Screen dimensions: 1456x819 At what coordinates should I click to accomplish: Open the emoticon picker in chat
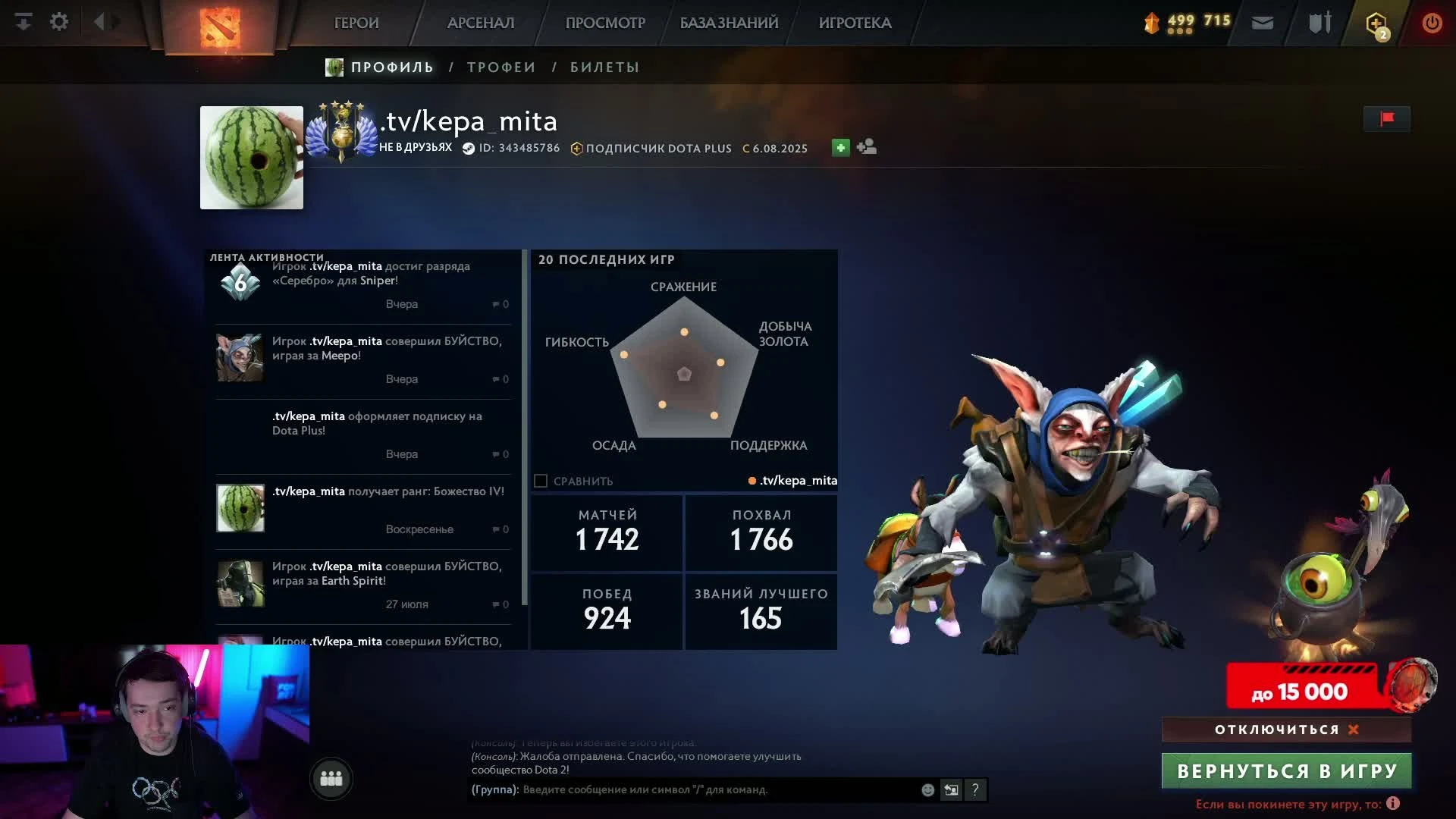point(927,790)
